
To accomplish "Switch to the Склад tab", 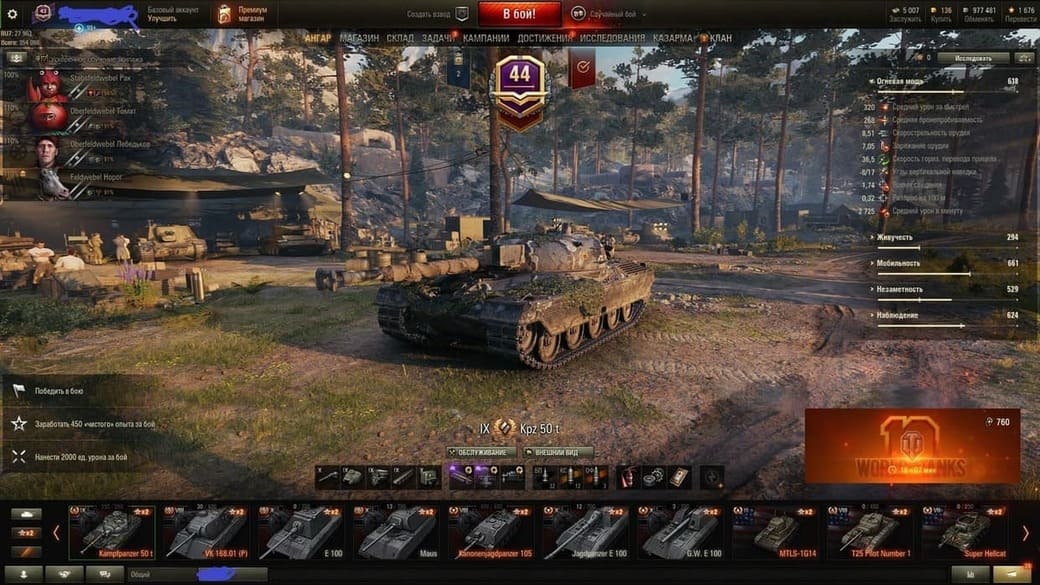I will coord(400,38).
